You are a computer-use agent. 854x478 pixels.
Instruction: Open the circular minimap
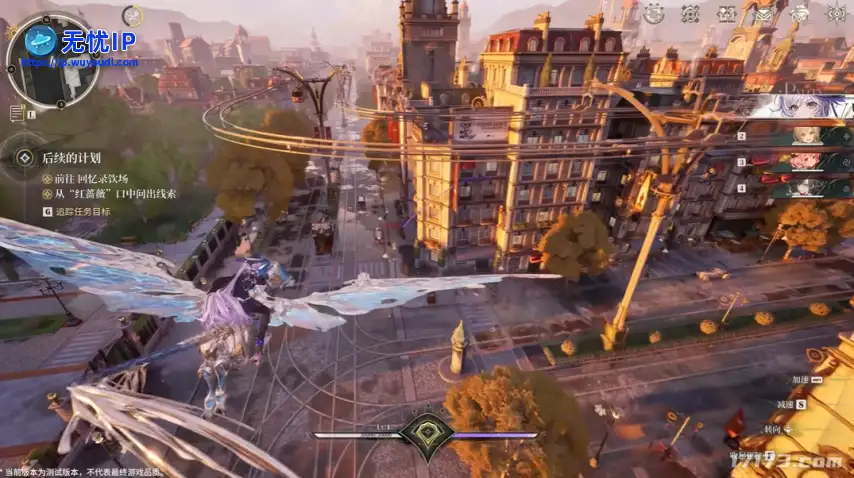(x=50, y=62)
